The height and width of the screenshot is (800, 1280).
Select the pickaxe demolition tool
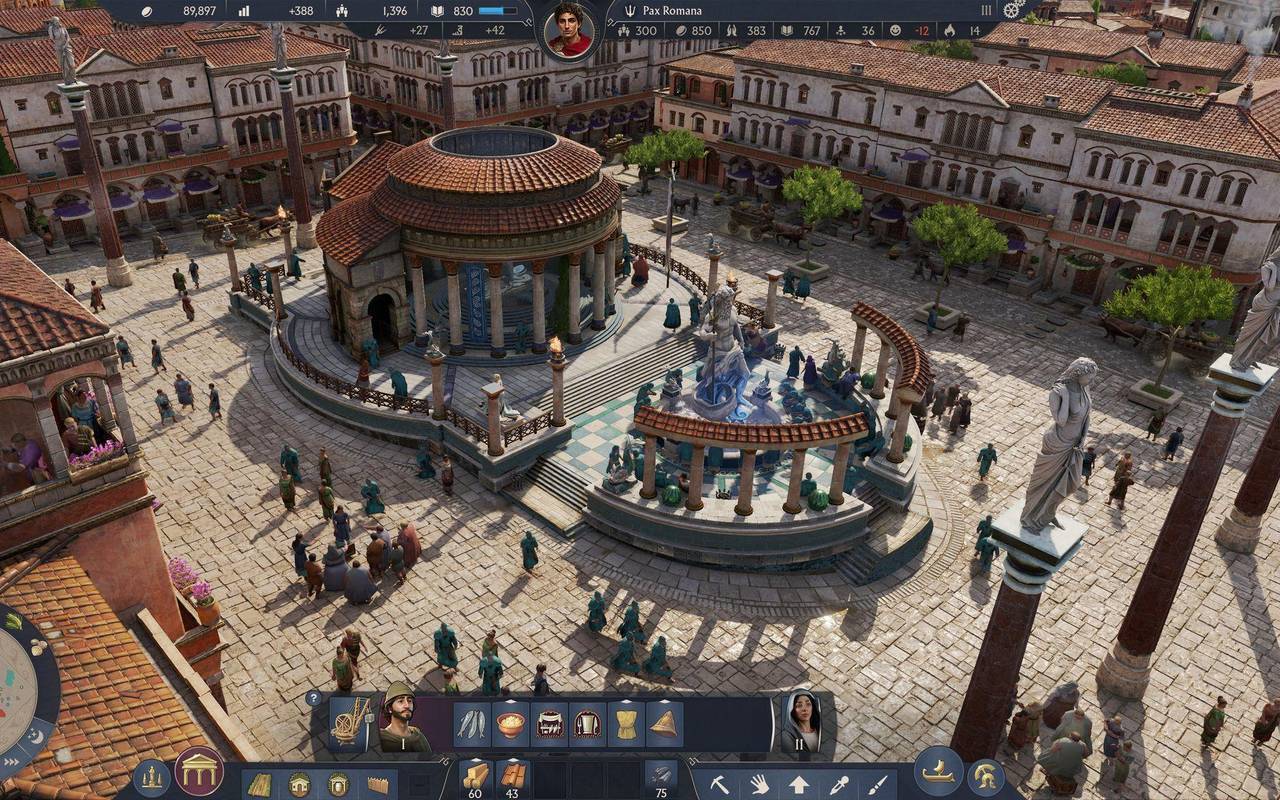pyautogui.click(x=719, y=785)
